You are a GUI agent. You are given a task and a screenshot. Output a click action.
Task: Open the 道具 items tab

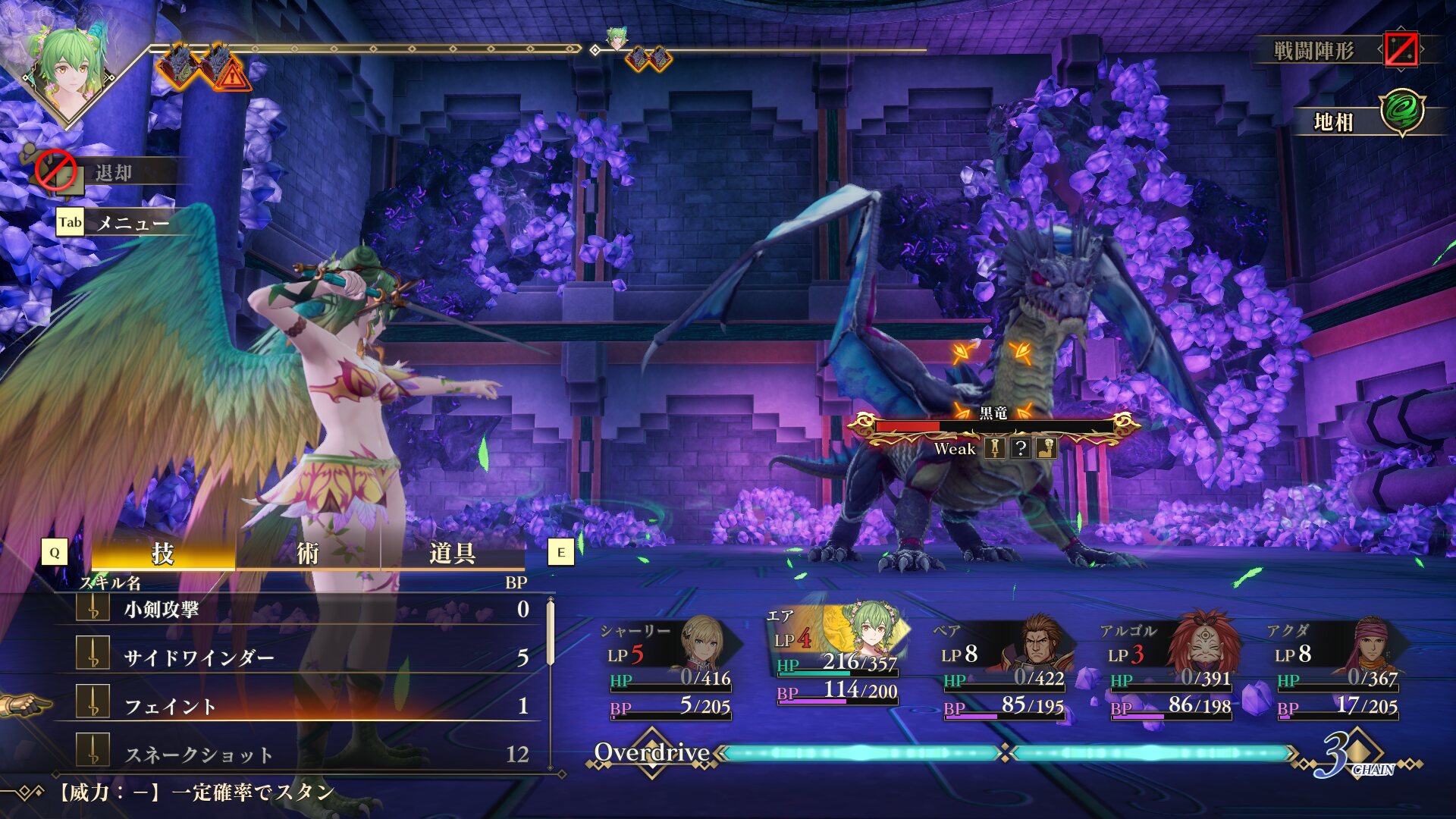452,554
